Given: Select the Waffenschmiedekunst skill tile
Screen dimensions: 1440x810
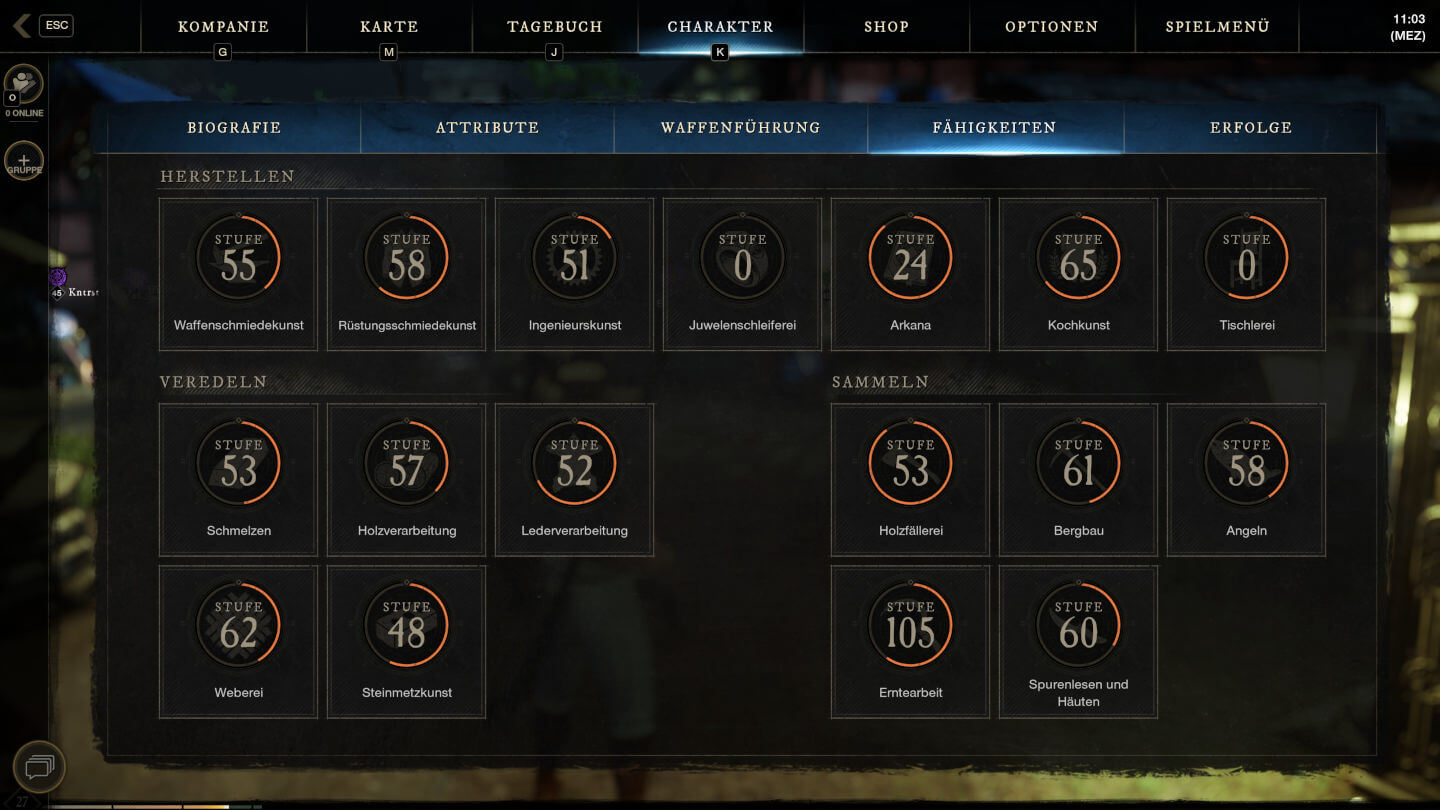Looking at the screenshot, I should [x=239, y=274].
